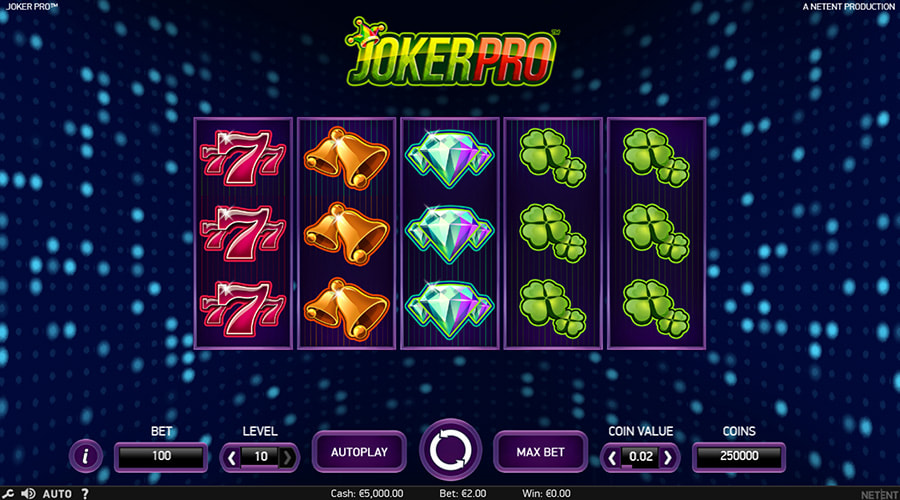Decrease the bet Level
The height and width of the screenshot is (500, 900).
(x=232, y=457)
